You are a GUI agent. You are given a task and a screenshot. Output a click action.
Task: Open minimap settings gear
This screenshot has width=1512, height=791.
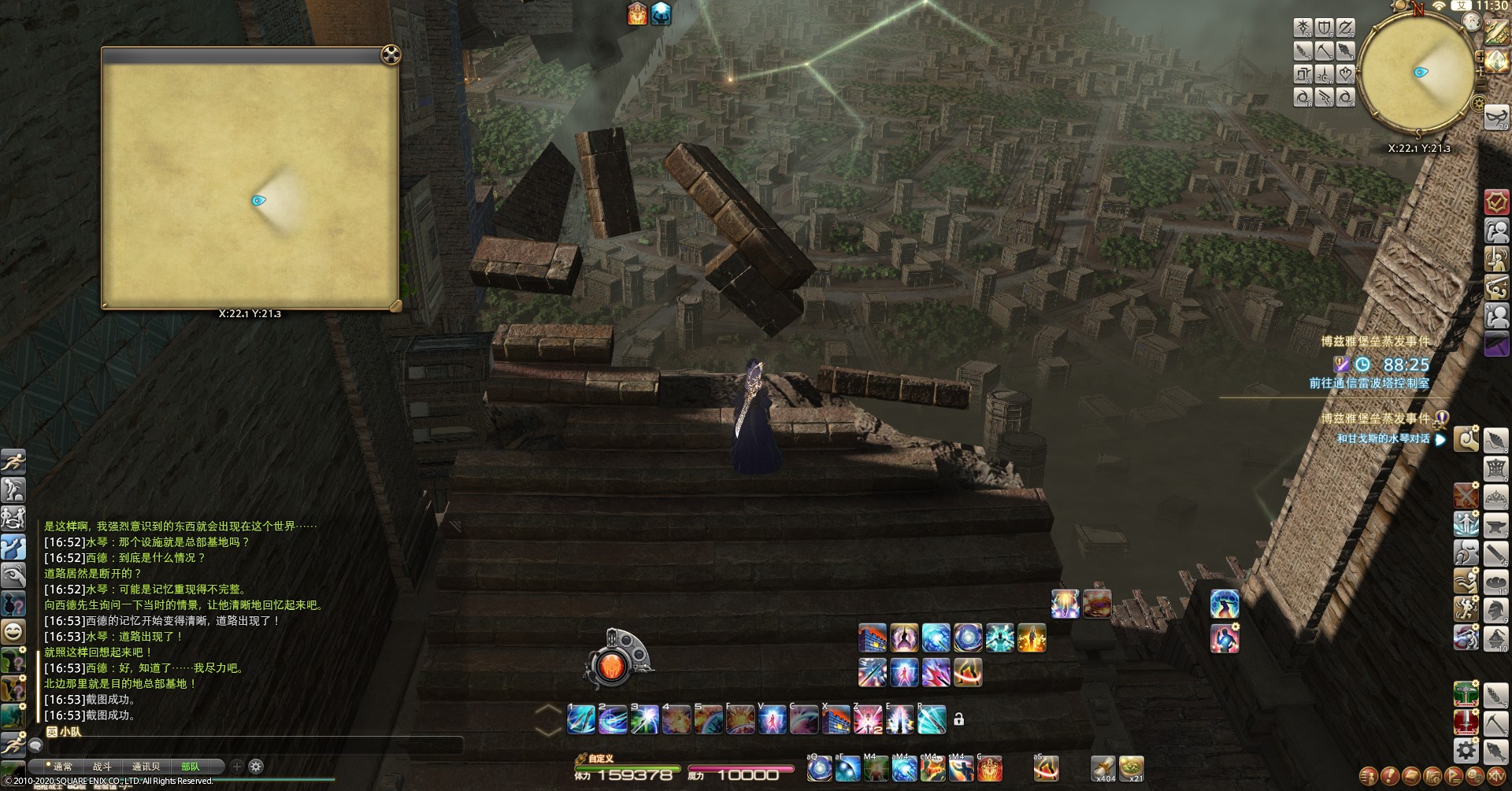pos(1478,104)
